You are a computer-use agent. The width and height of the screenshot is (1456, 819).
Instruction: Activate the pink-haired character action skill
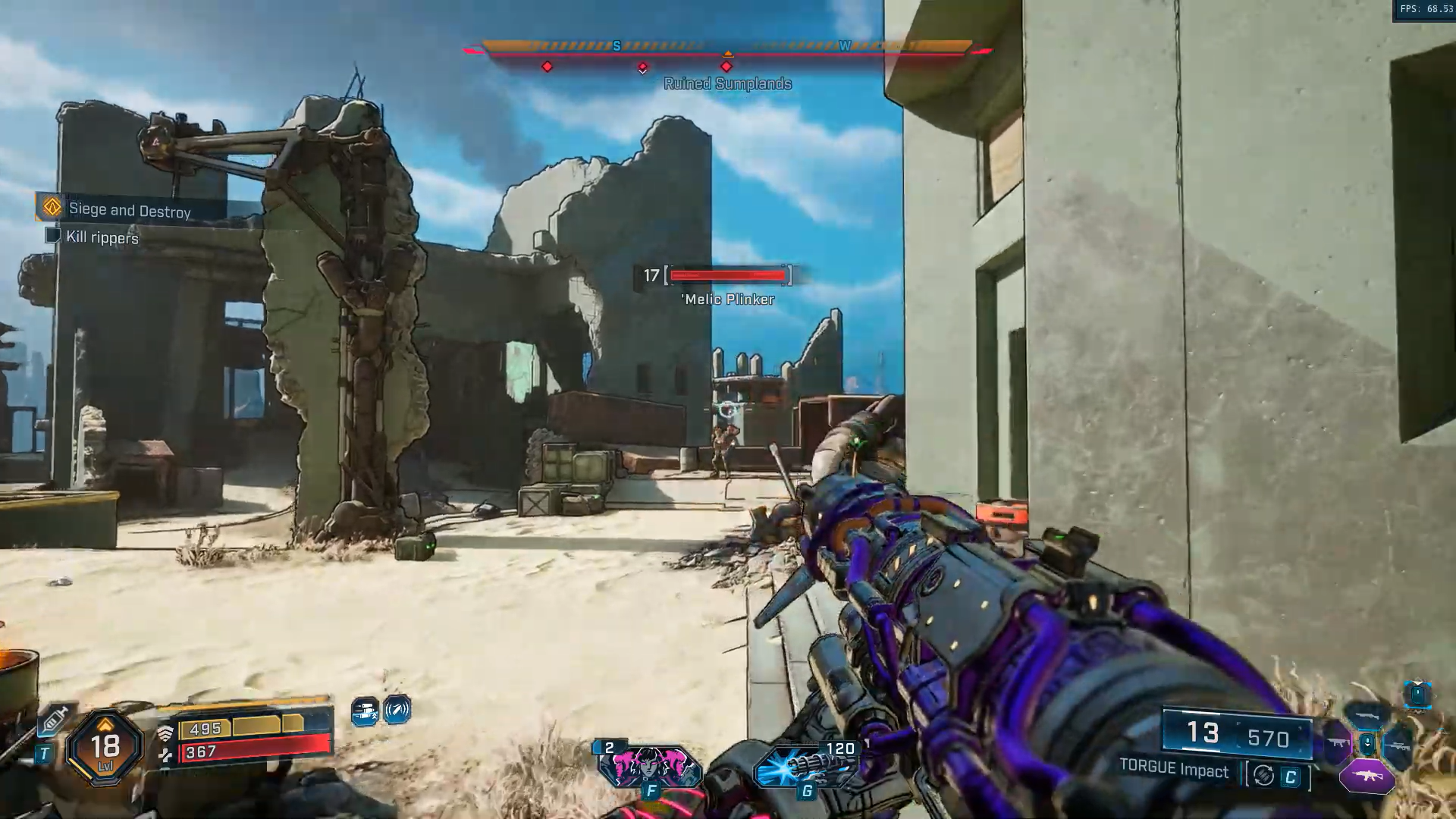click(x=649, y=767)
